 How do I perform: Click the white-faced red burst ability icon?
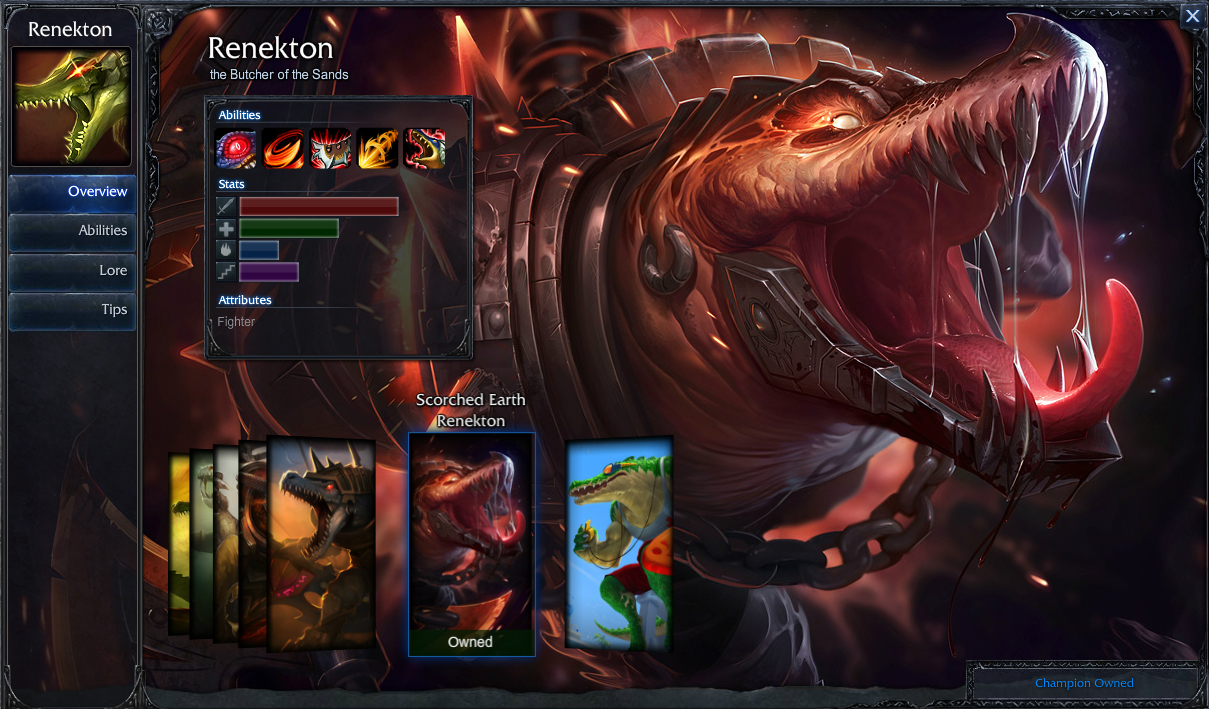(330, 149)
